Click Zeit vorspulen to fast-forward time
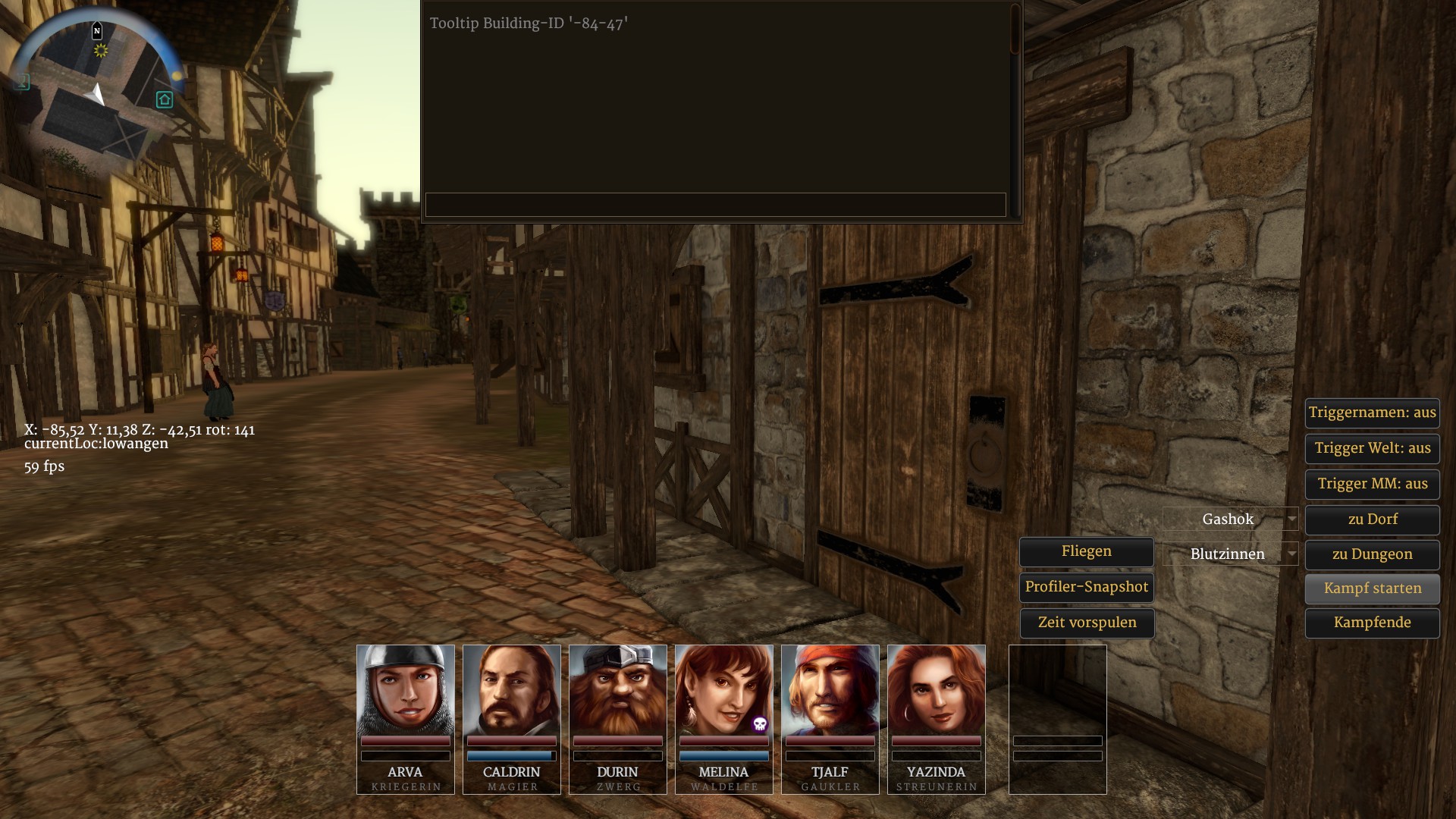Screen dimensions: 1456x819 (x=1086, y=623)
